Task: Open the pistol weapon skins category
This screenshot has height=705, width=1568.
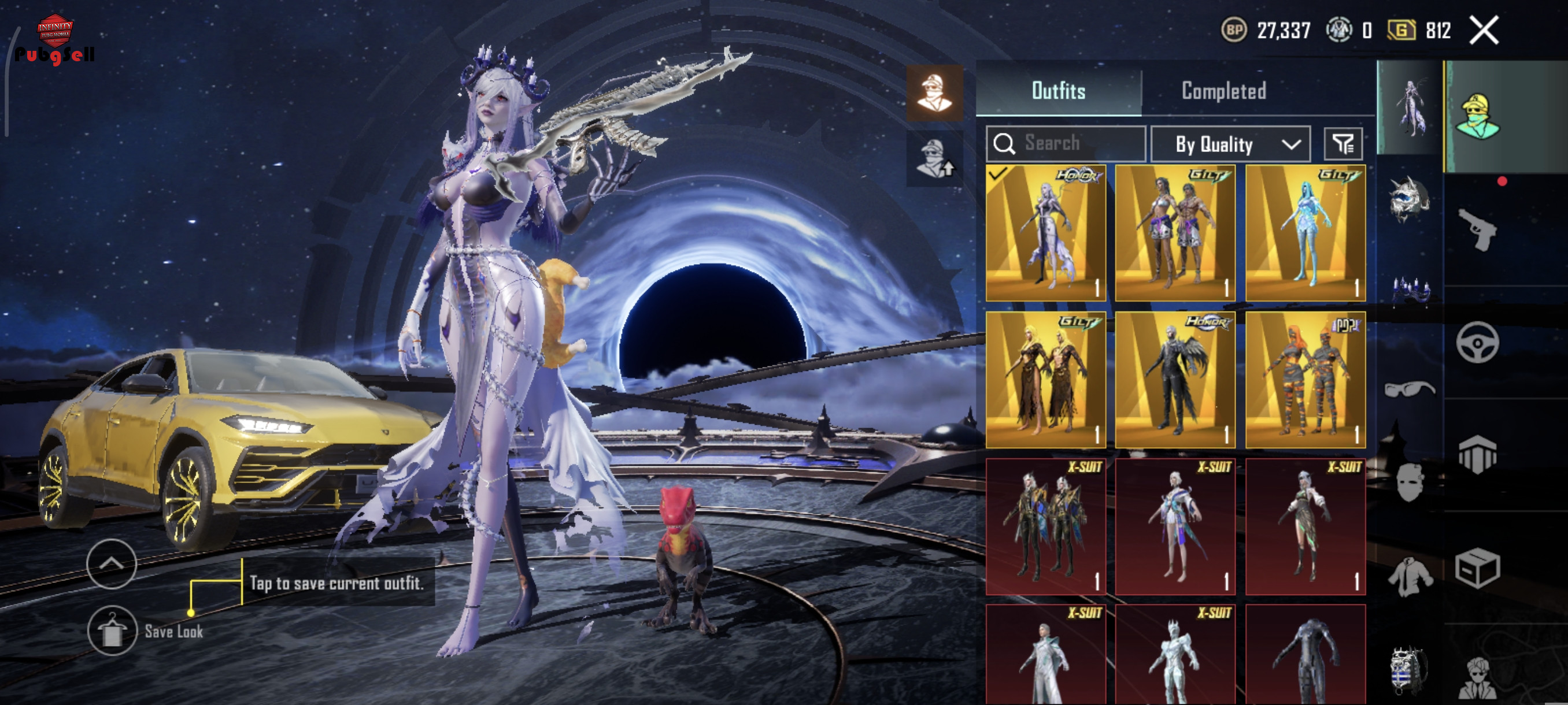Action: tap(1477, 229)
